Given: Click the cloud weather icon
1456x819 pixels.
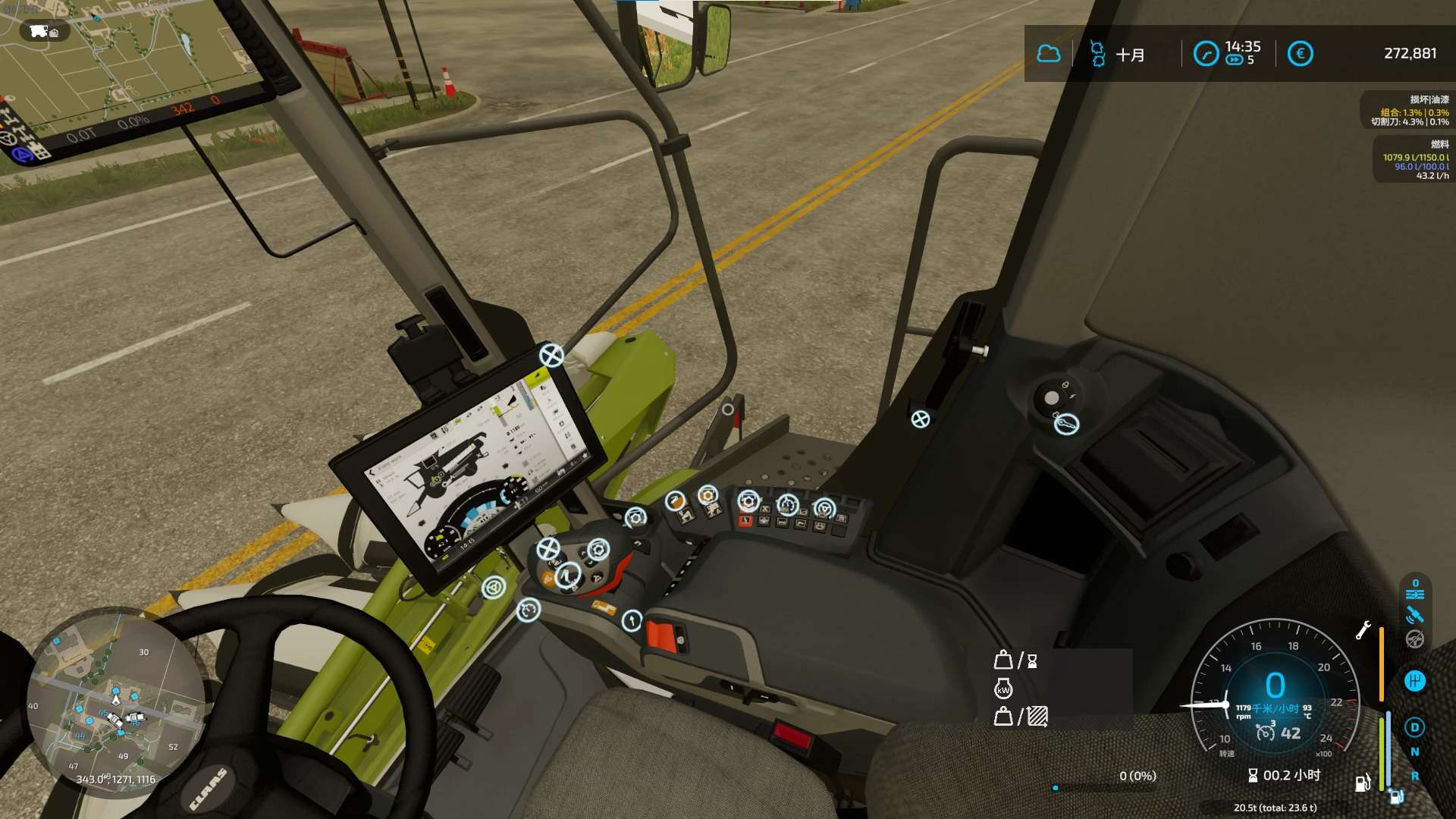Looking at the screenshot, I should pyautogui.click(x=1049, y=54).
